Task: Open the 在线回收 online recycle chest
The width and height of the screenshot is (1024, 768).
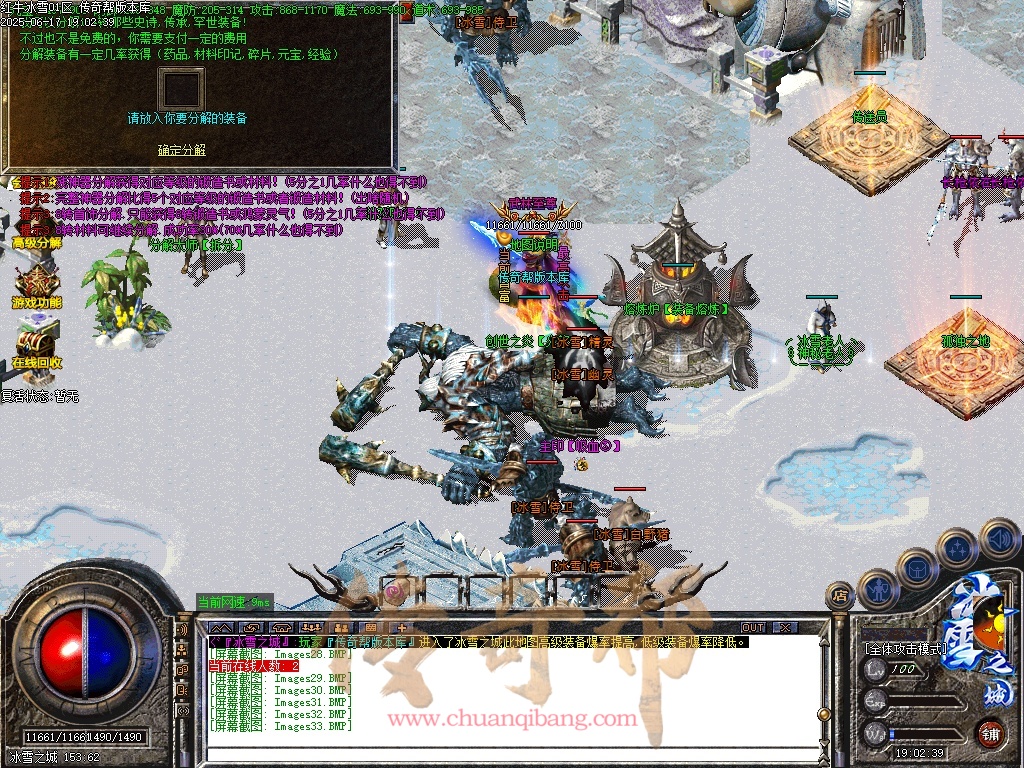Action: click(x=37, y=340)
